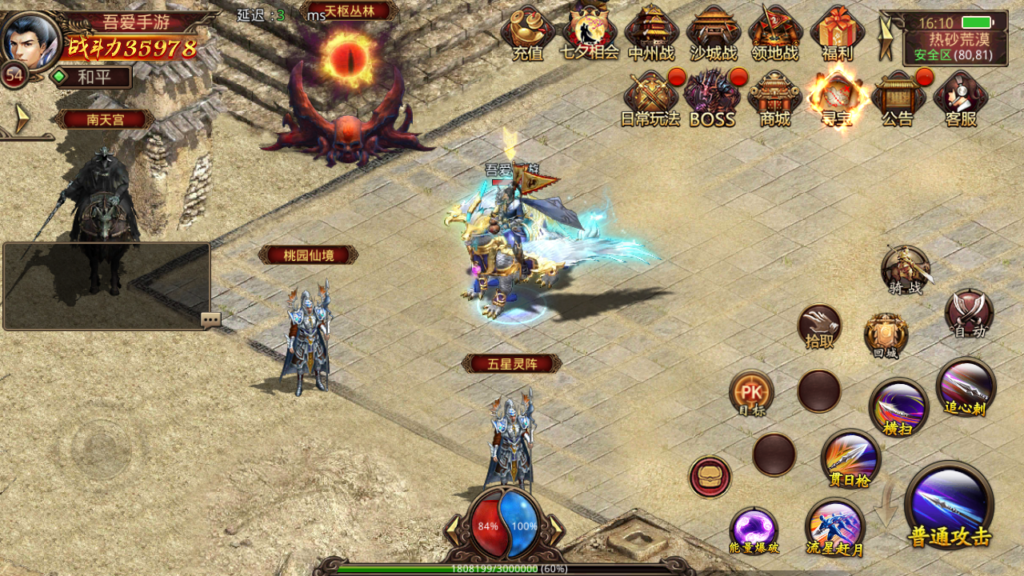Open the 商城 shop
Viewport: 1024px width, 576px height.
tap(775, 98)
